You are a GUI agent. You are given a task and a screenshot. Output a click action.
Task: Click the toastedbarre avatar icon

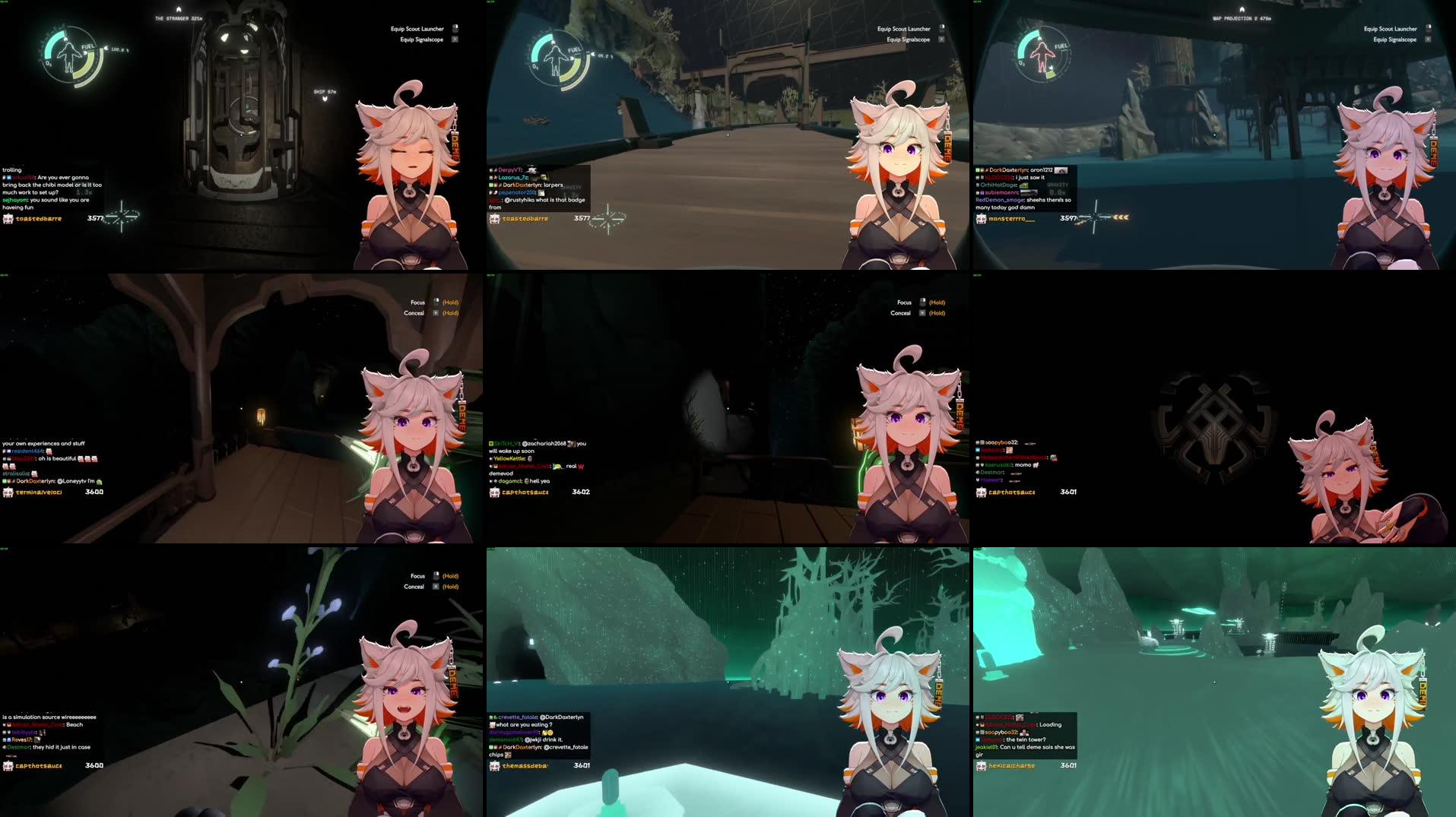(x=9, y=218)
